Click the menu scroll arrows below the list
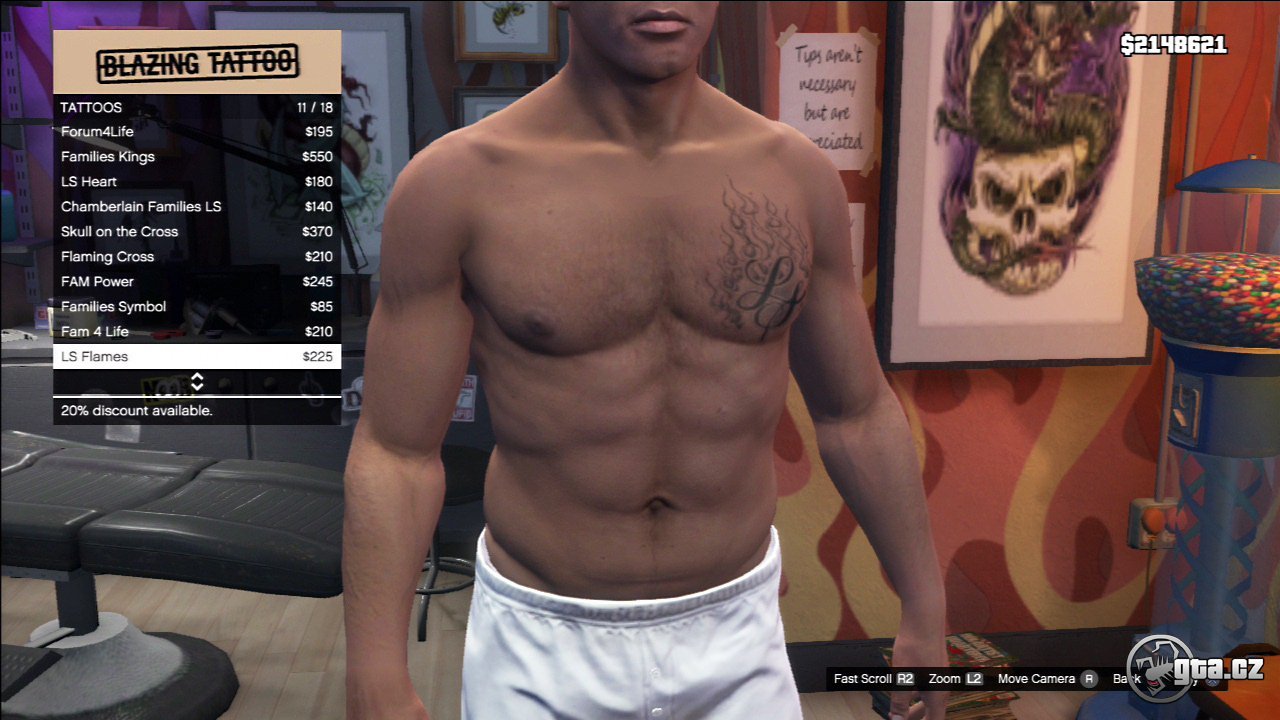Screen dimensions: 1280x720 pyautogui.click(x=197, y=382)
